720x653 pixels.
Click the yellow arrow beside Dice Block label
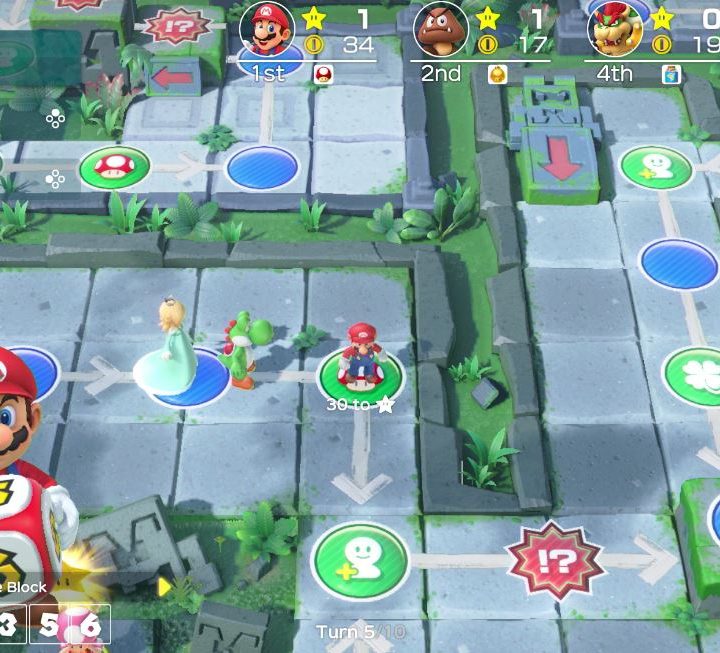pos(165,586)
